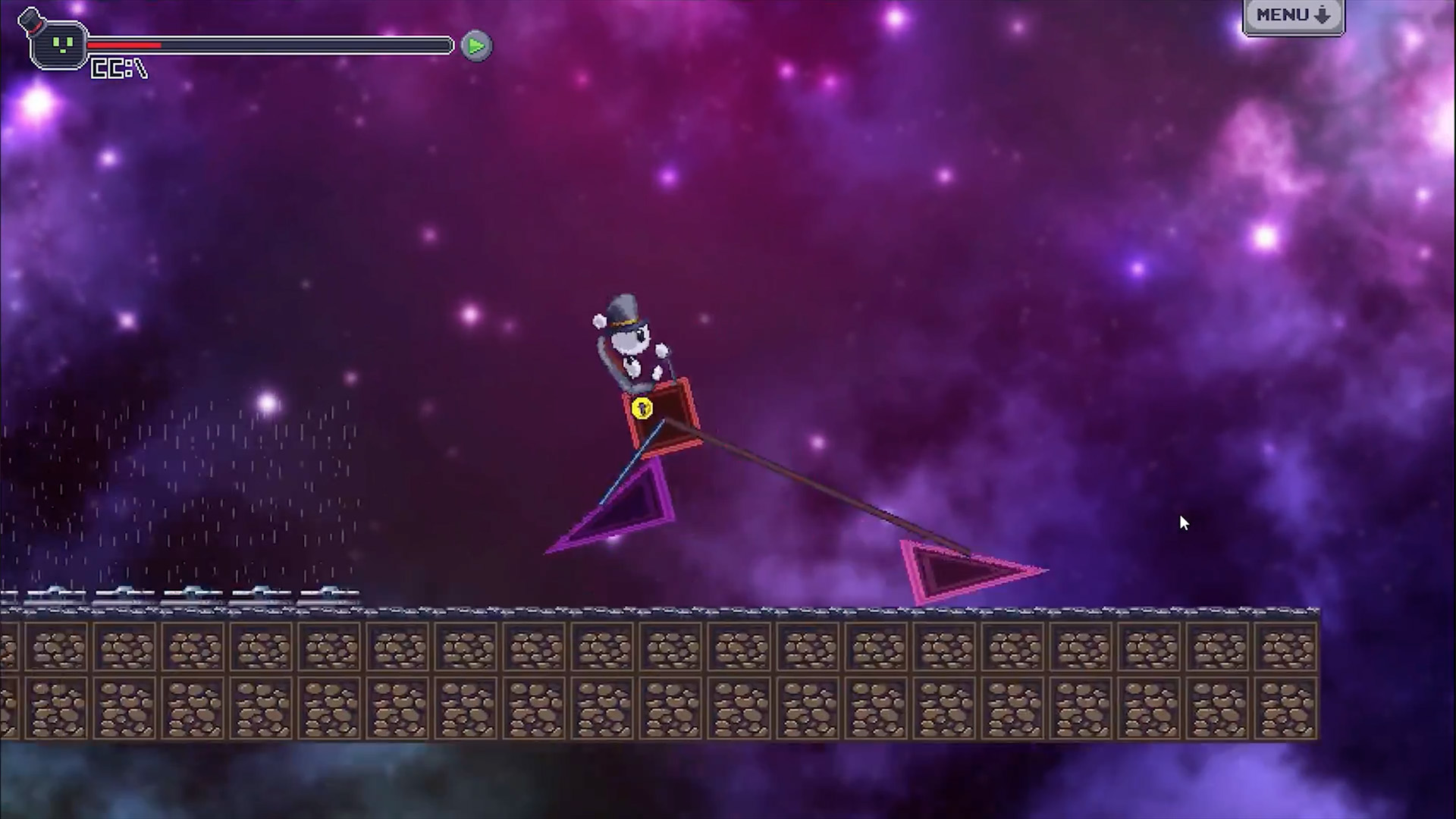Viewport: 1456px width, 819px height.
Task: Select the key emblem on the red cart
Action: 644,409
